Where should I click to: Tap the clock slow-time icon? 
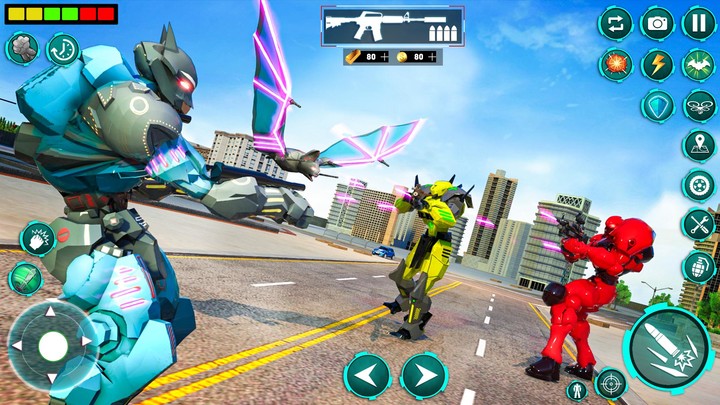pyautogui.click(x=62, y=49)
